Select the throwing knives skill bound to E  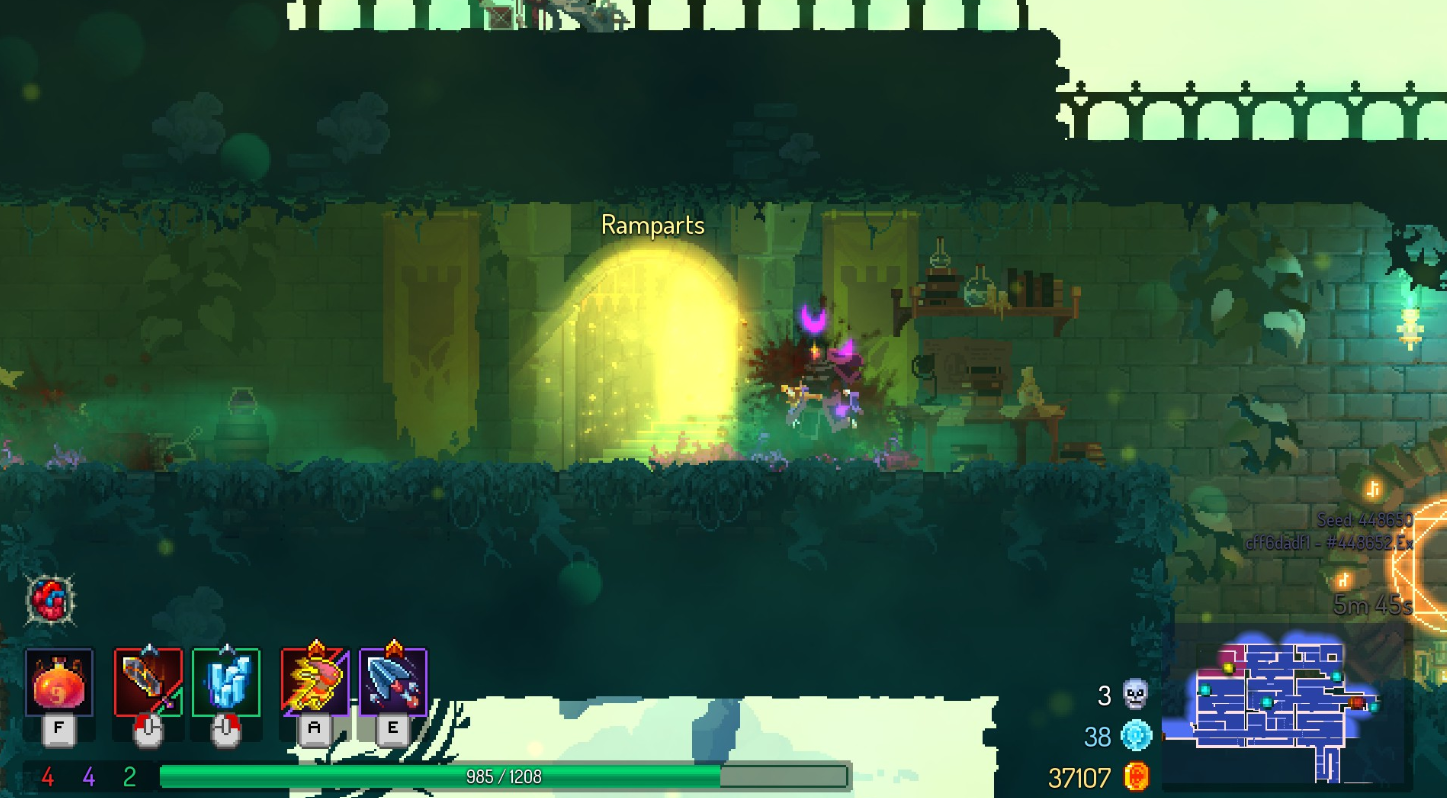tap(394, 683)
